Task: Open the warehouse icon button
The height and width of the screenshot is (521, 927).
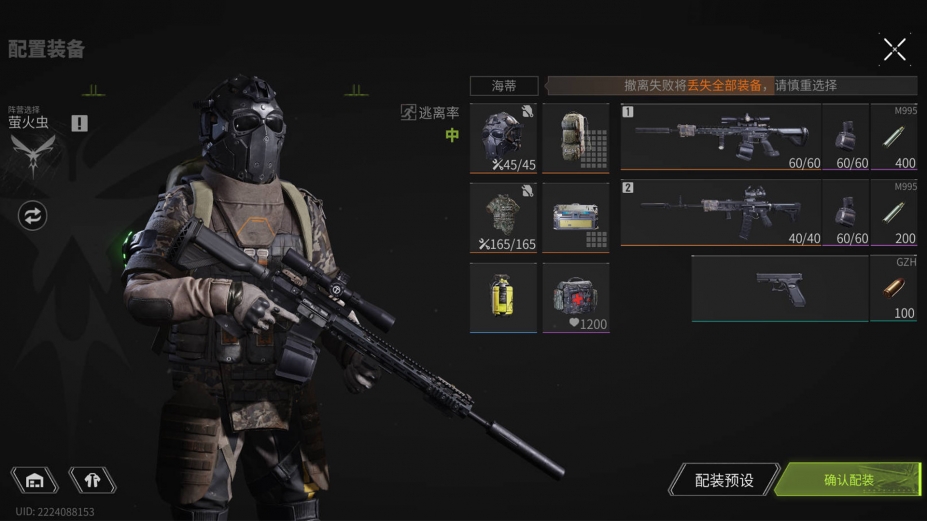Action: click(x=35, y=480)
